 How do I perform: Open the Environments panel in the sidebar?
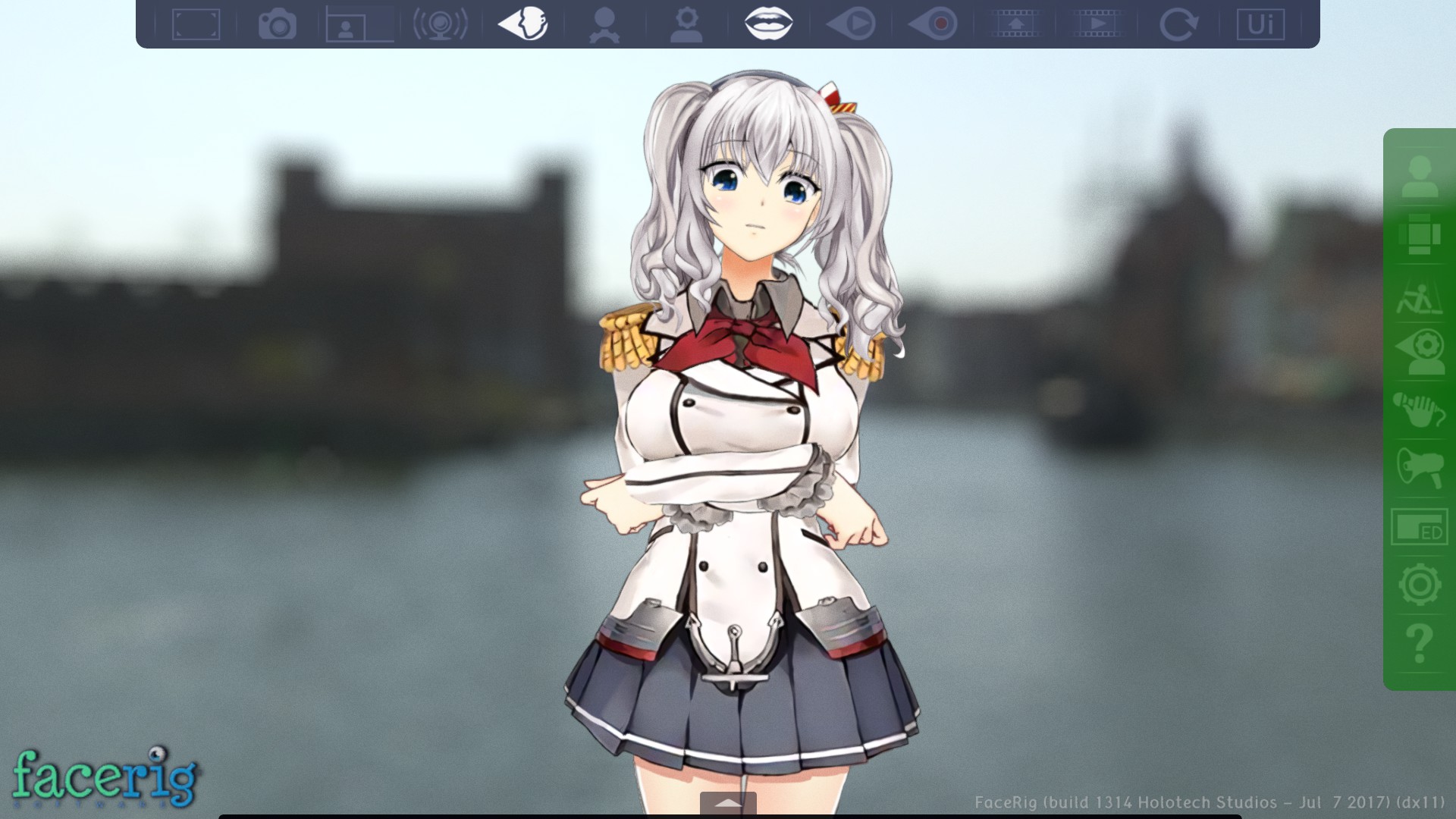coord(1424,235)
